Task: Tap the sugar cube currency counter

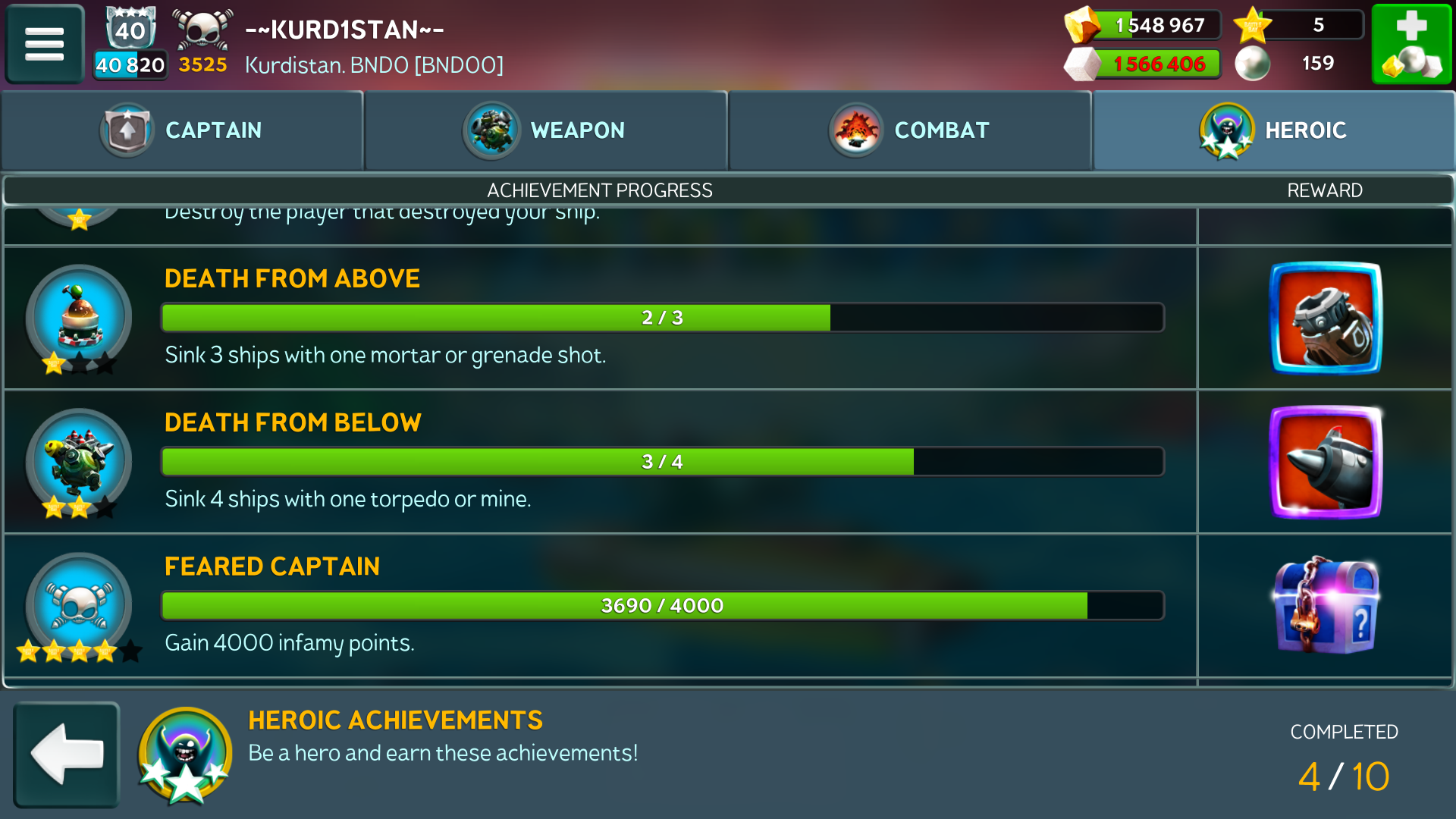Action: pyautogui.click(x=1144, y=64)
